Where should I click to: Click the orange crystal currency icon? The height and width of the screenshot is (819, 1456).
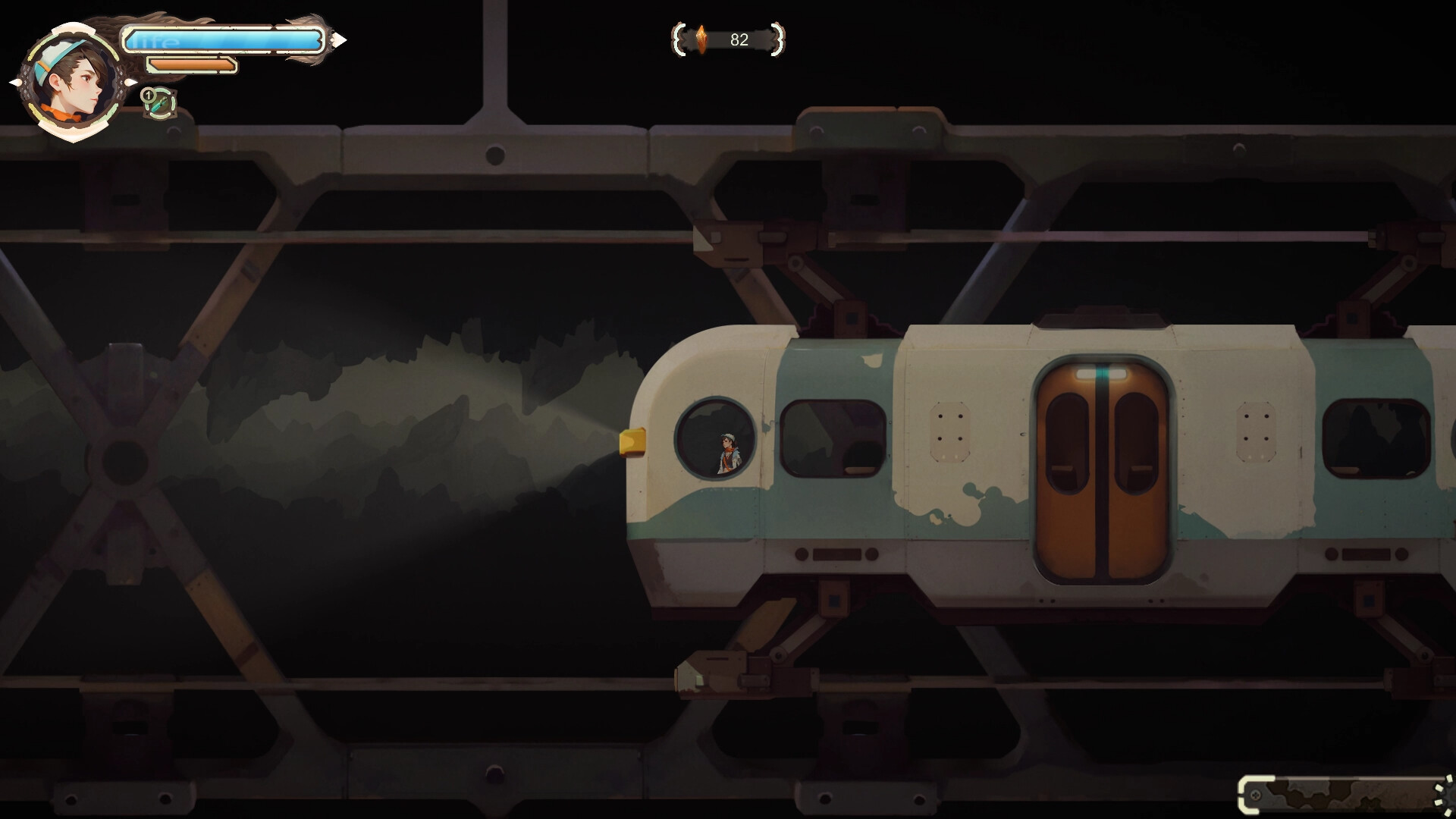point(701,39)
